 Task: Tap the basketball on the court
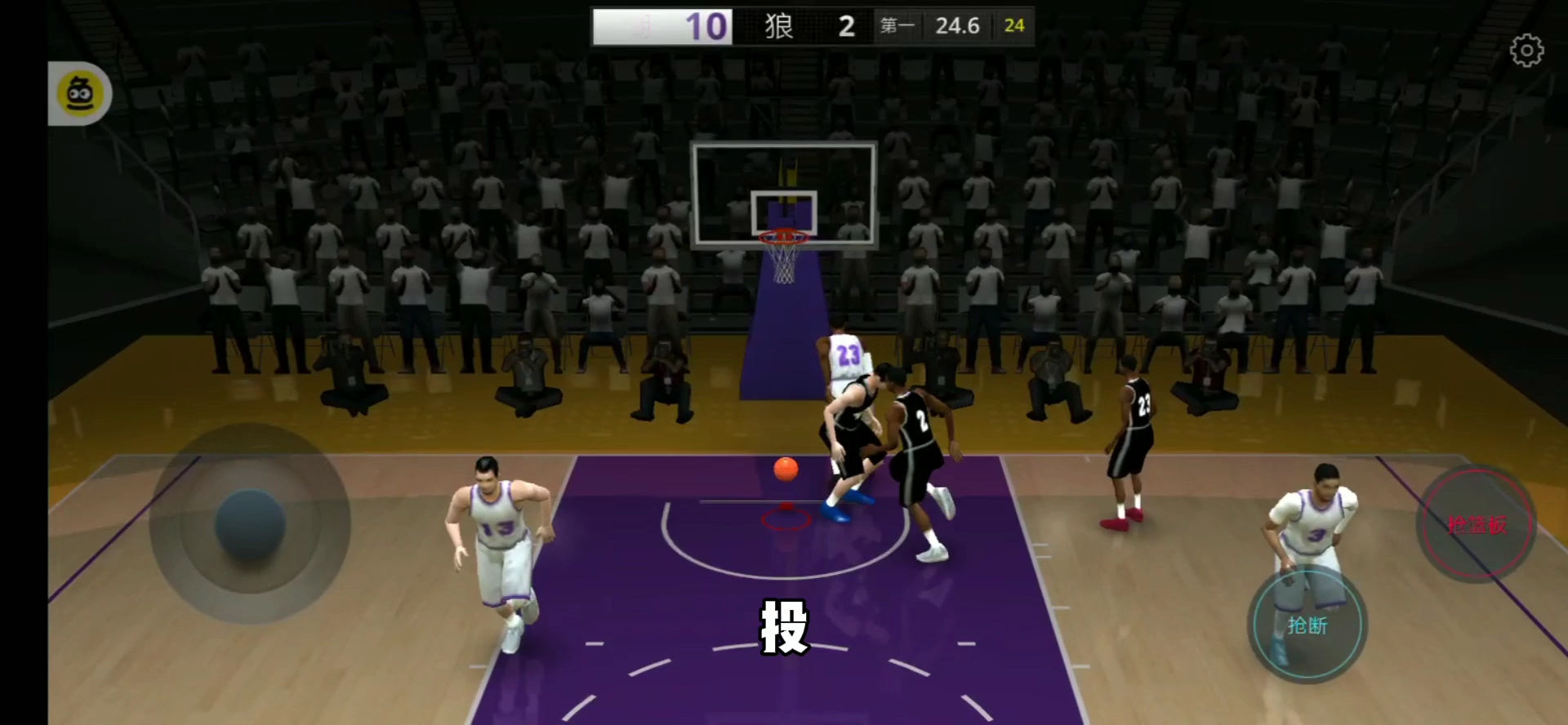pos(785,468)
